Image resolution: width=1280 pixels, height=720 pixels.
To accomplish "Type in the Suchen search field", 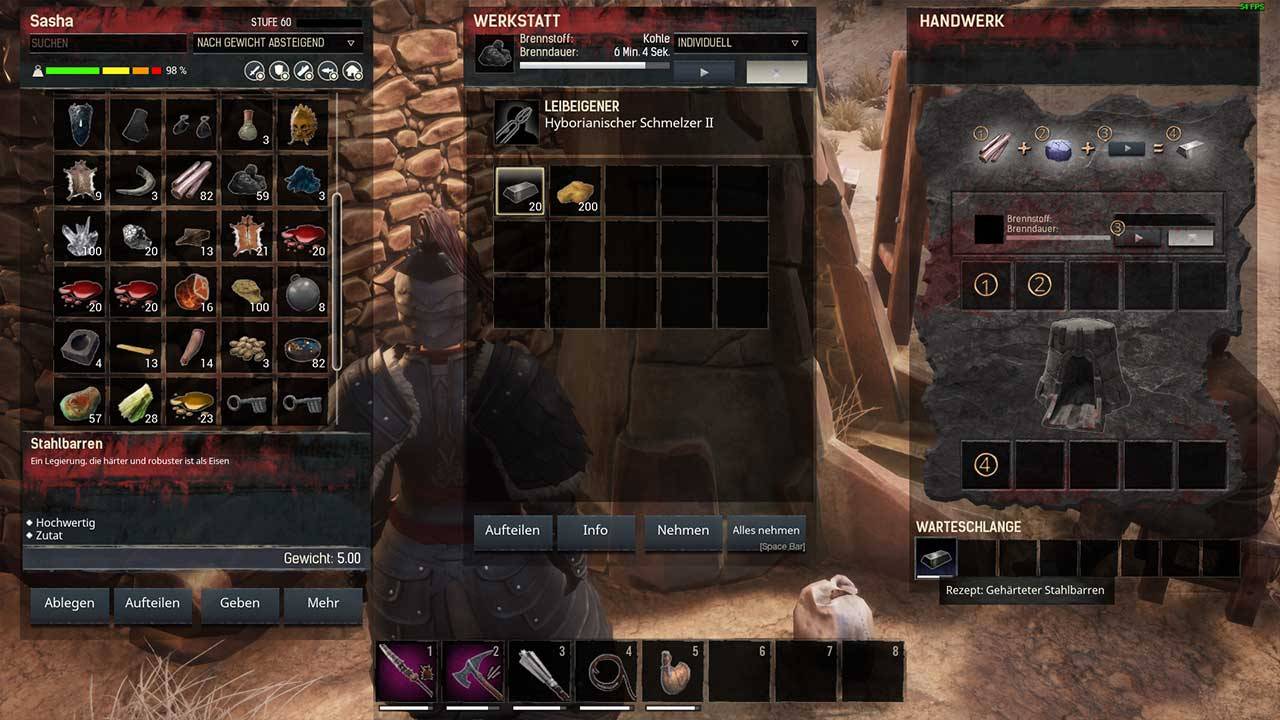I will click(x=107, y=43).
